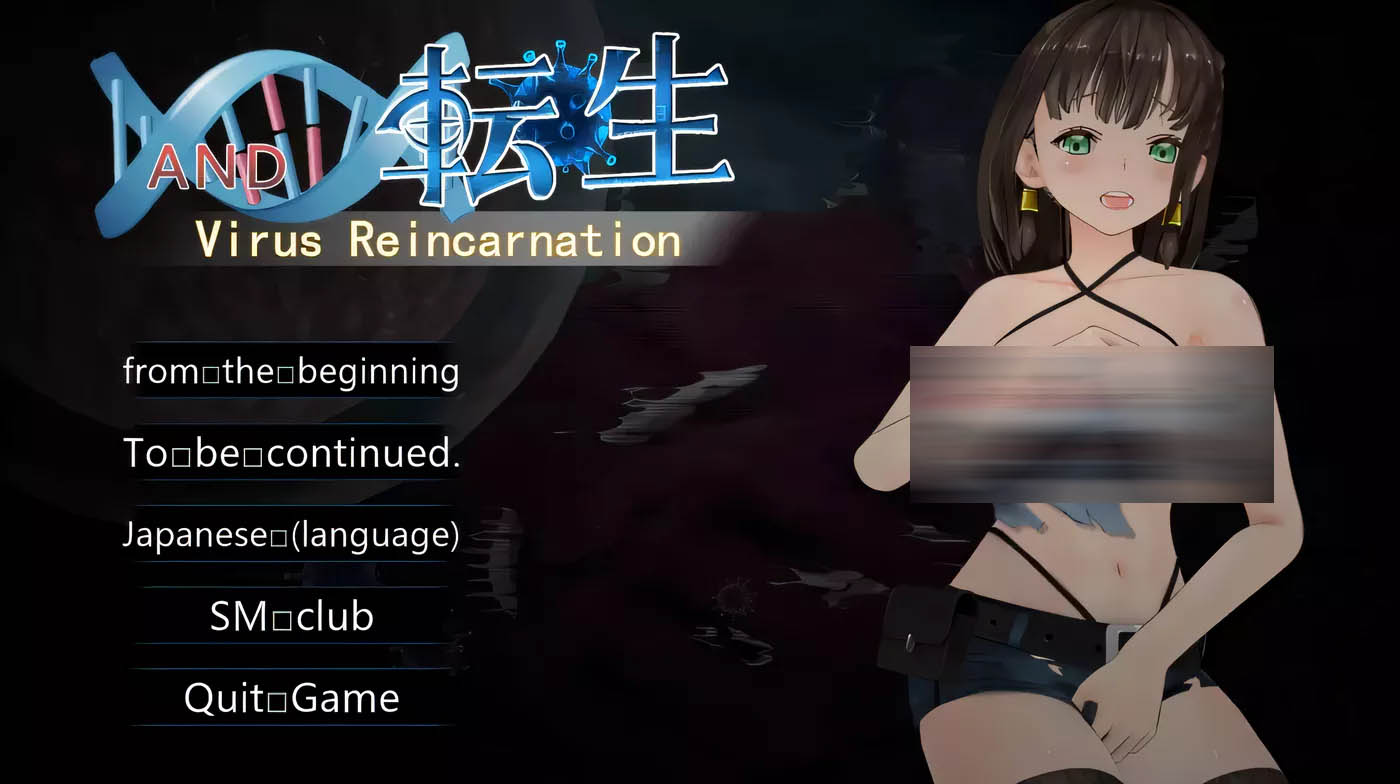Click the censored blur region on the artwork
1400x784 pixels.
click(1090, 425)
